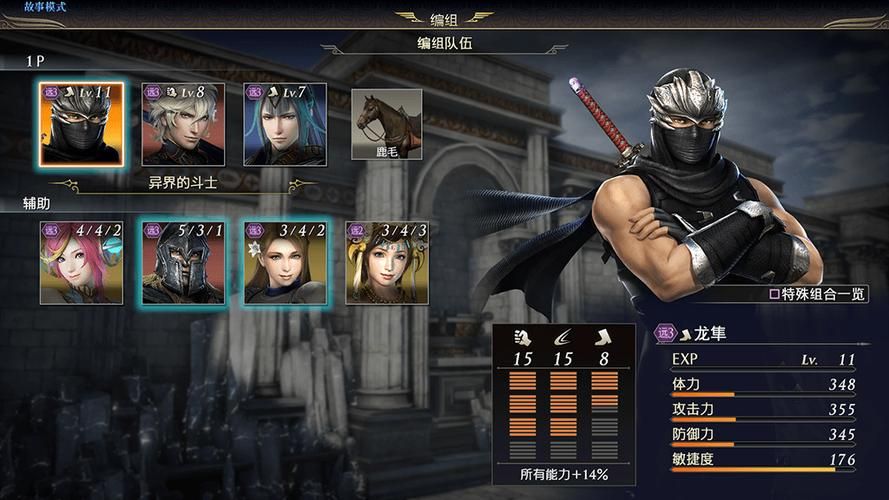Pick the blue-haired Lv.7 character portrait
Viewport: 889px width, 500px height.
click(x=285, y=124)
